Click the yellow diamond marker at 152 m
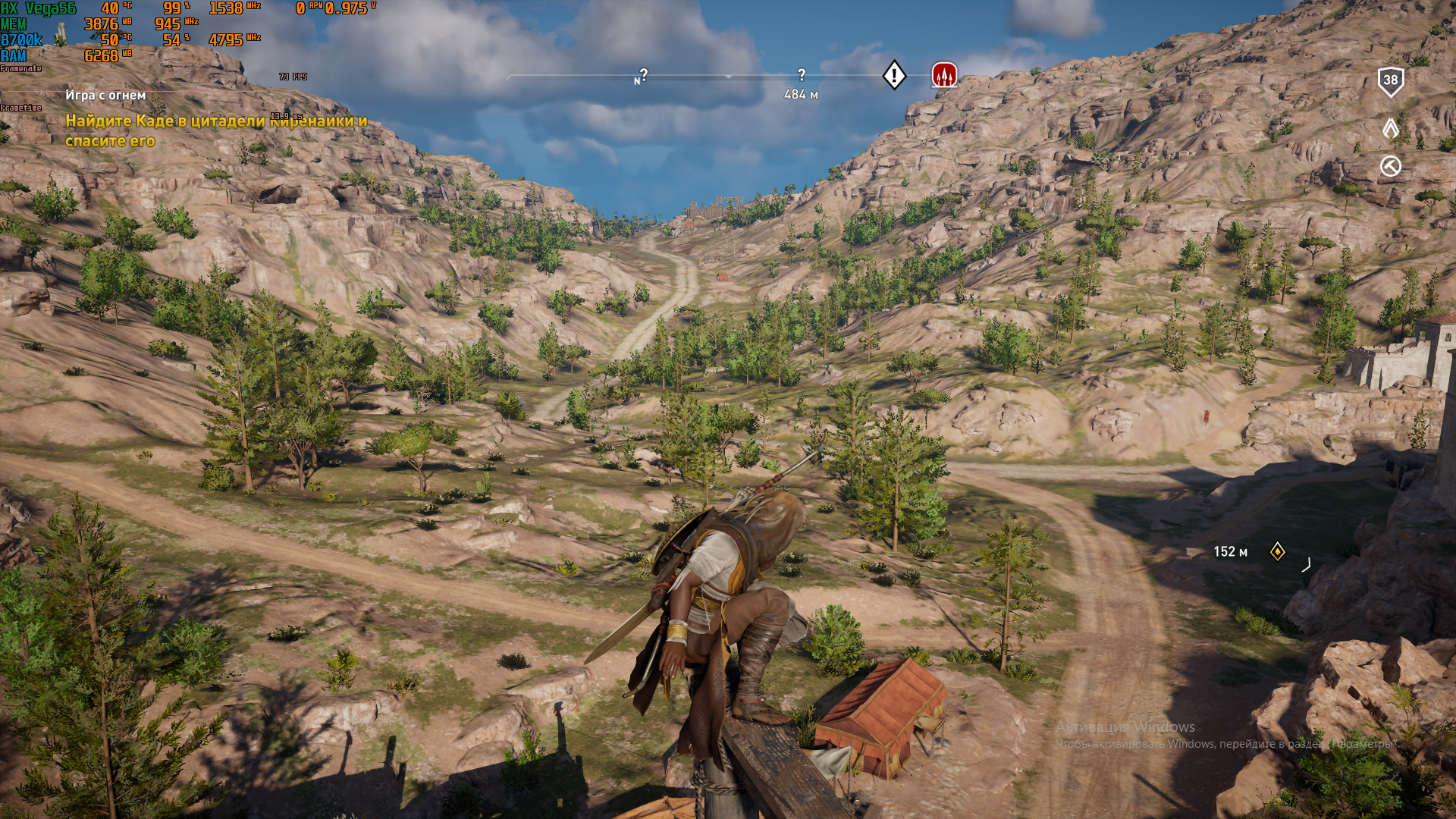1456x819 pixels. coord(1277,551)
